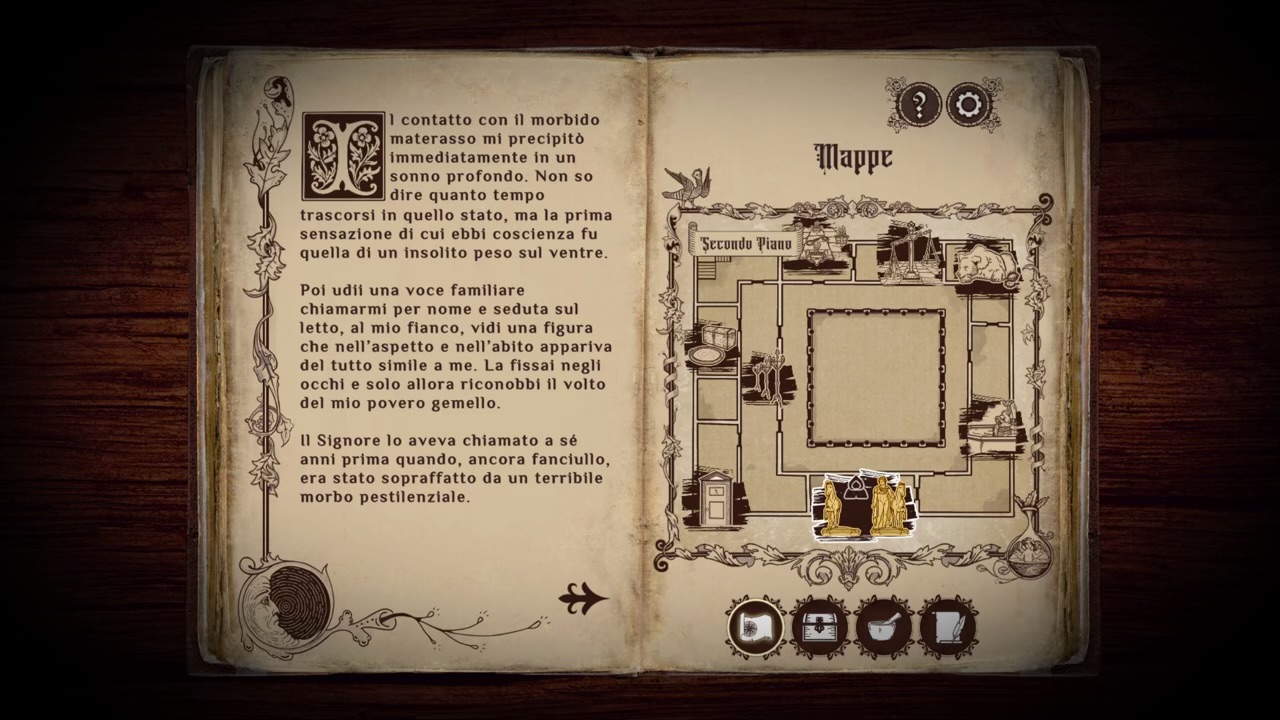Open the treasure chest inventory tab
Viewport: 1280px width, 720px height.
820,627
